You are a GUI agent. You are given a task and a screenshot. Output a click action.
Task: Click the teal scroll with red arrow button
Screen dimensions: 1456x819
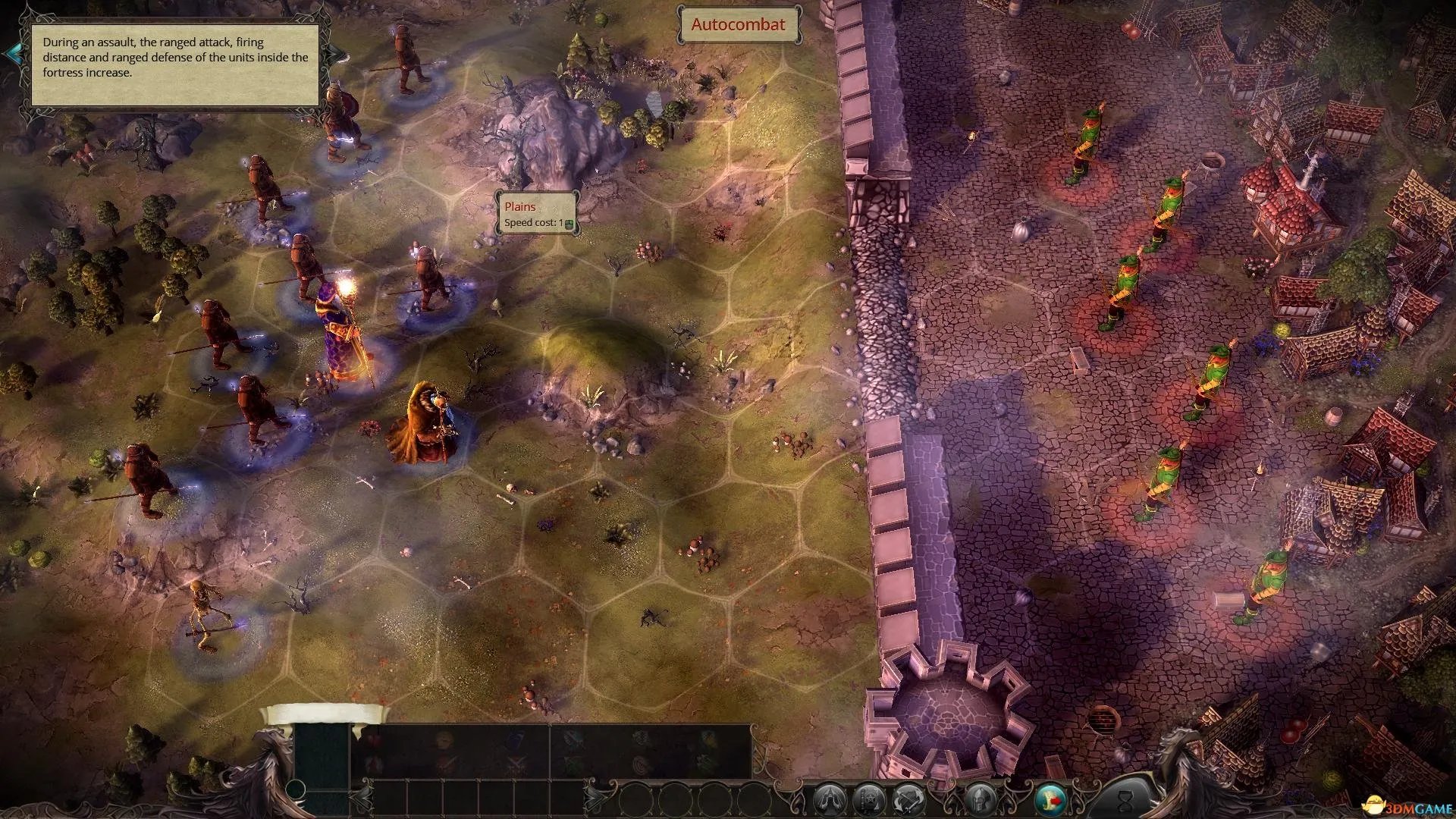[x=1050, y=799]
